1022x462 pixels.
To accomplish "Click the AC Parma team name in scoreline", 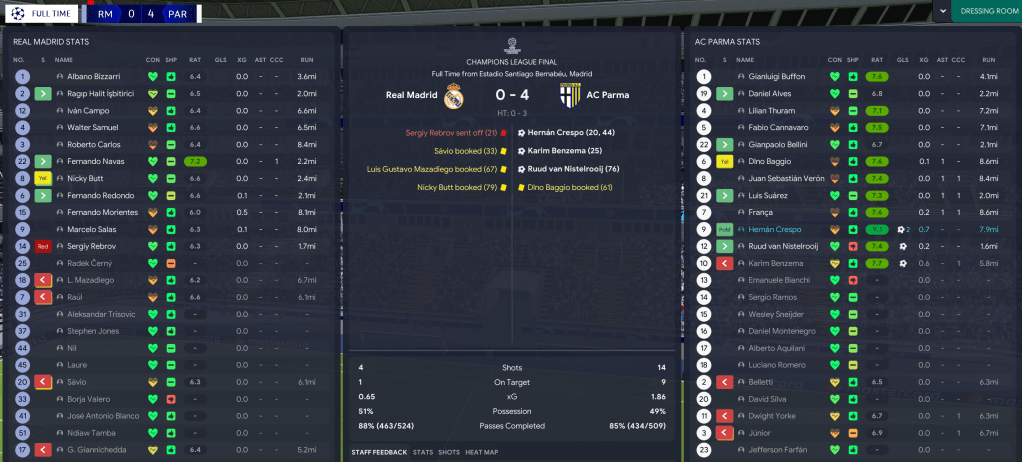I will click(607, 95).
